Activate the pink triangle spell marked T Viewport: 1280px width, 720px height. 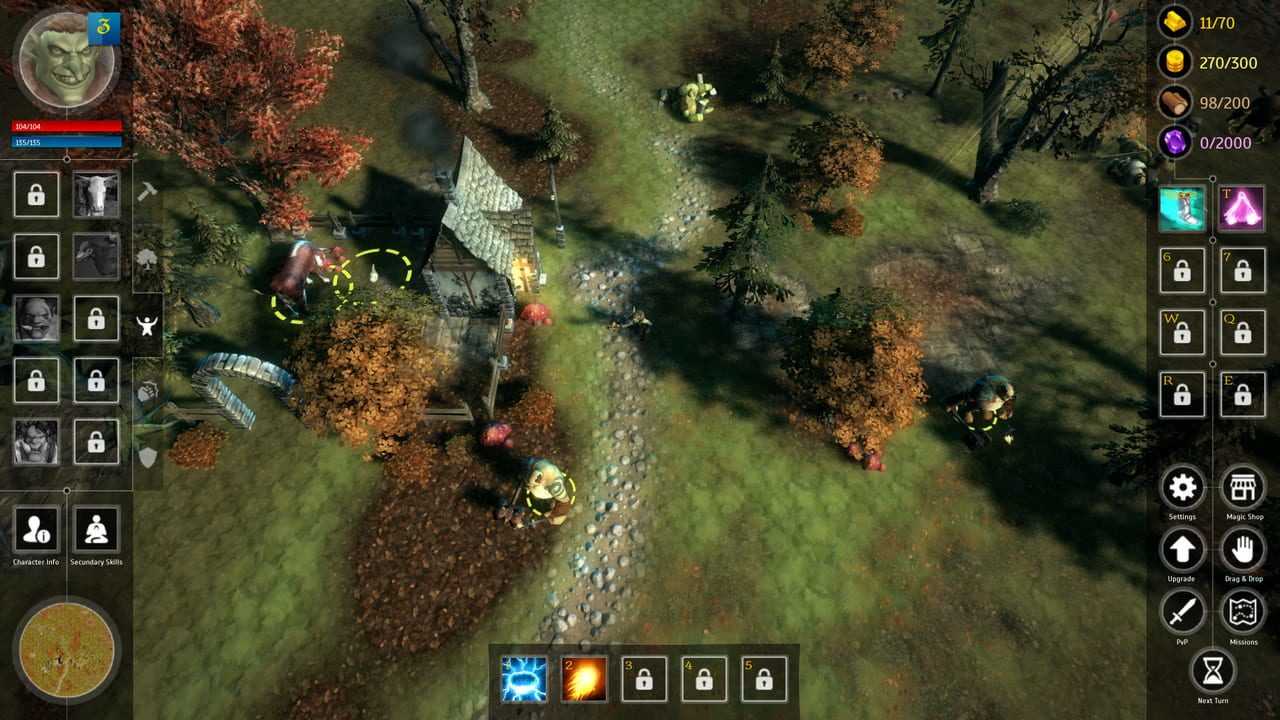click(1242, 209)
